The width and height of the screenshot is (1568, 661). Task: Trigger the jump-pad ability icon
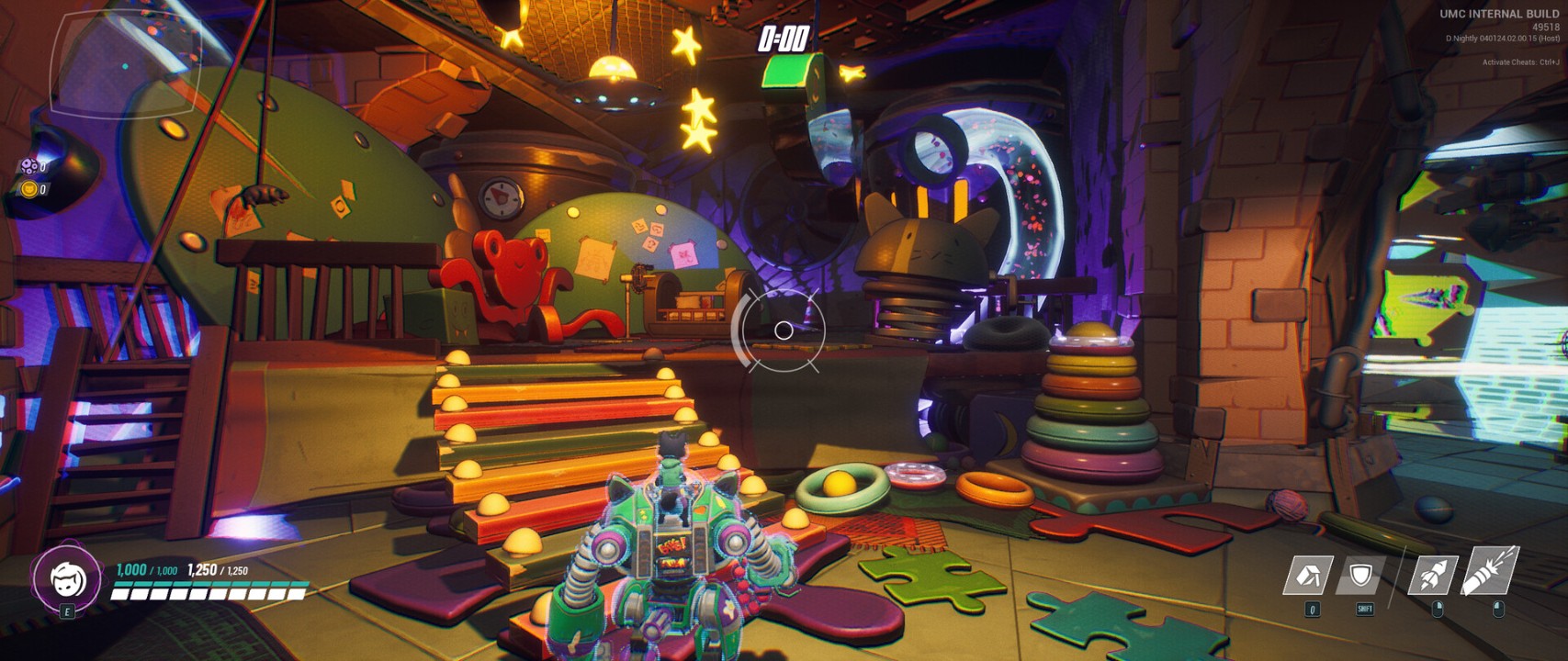click(x=1308, y=577)
